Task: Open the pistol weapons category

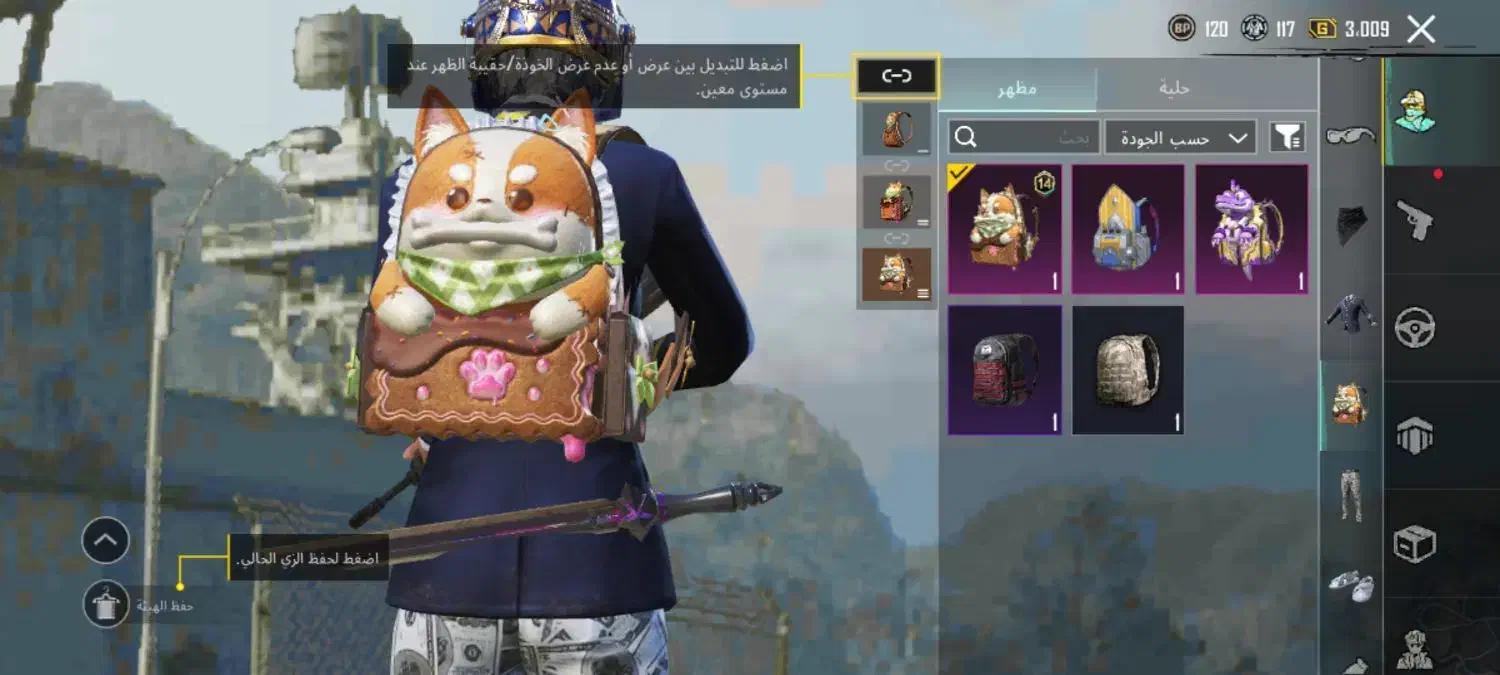Action: coord(1415,219)
